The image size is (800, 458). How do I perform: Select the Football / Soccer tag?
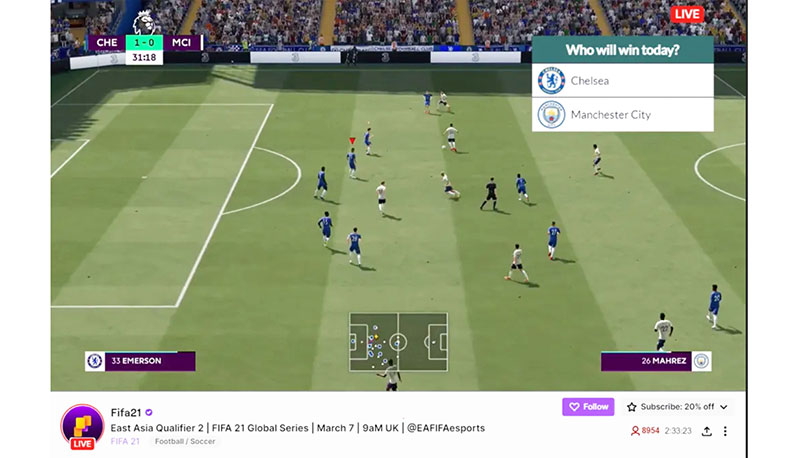(x=187, y=441)
